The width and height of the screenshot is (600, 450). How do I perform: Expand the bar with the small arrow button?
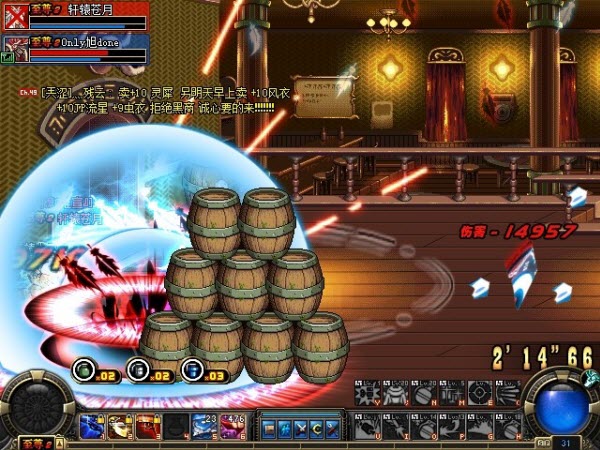[60, 441]
